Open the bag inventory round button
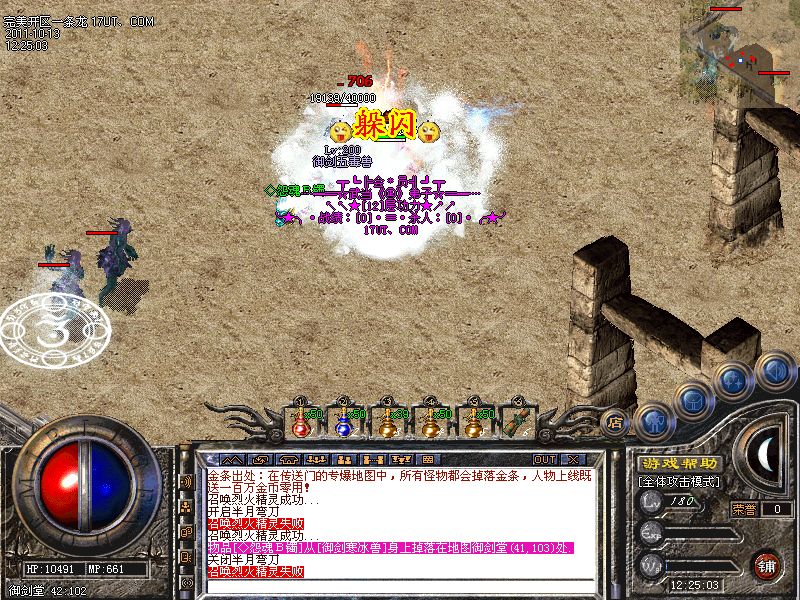Screen dimensions: 800x600 (694, 396)
